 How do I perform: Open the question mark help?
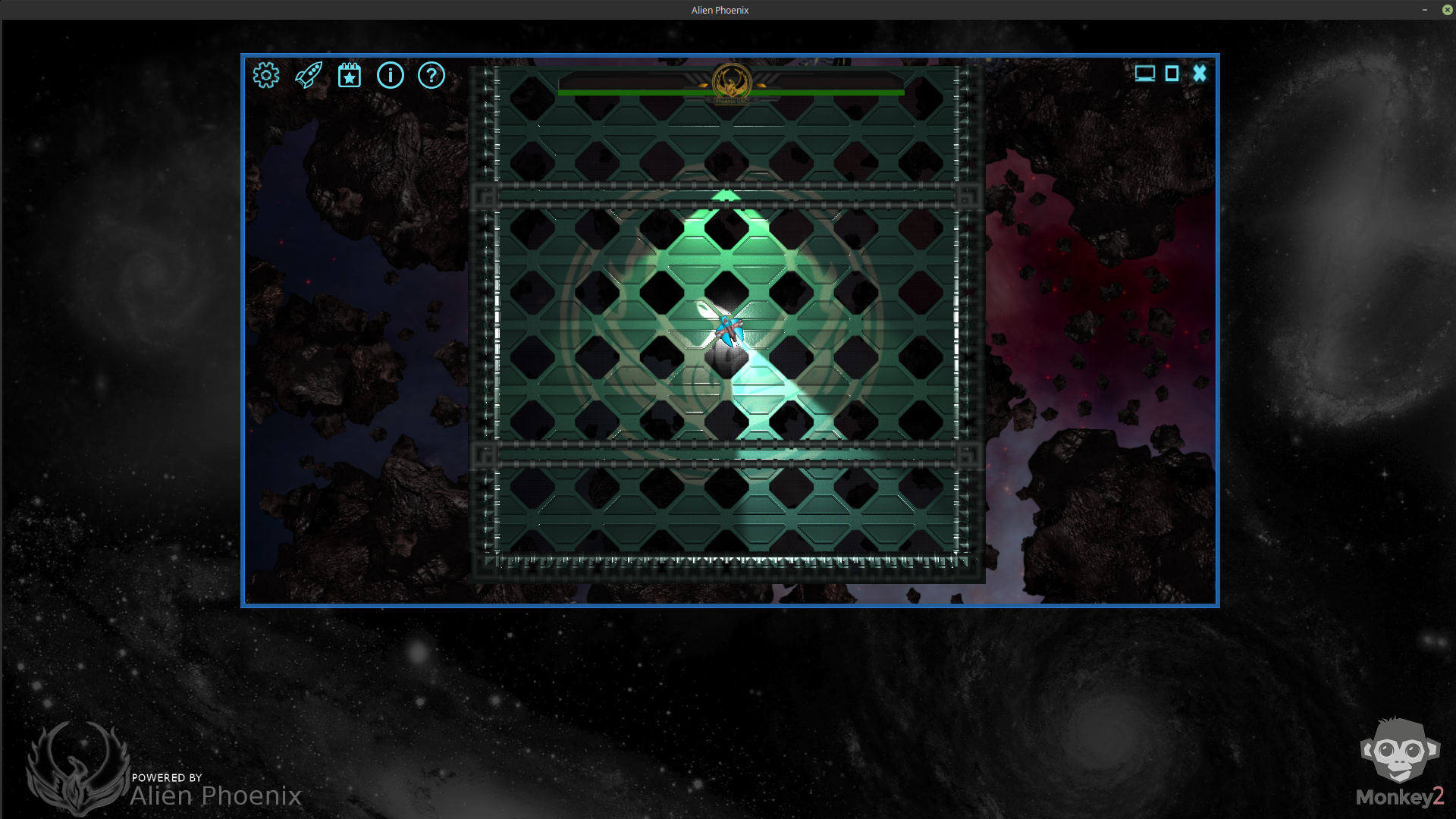431,75
